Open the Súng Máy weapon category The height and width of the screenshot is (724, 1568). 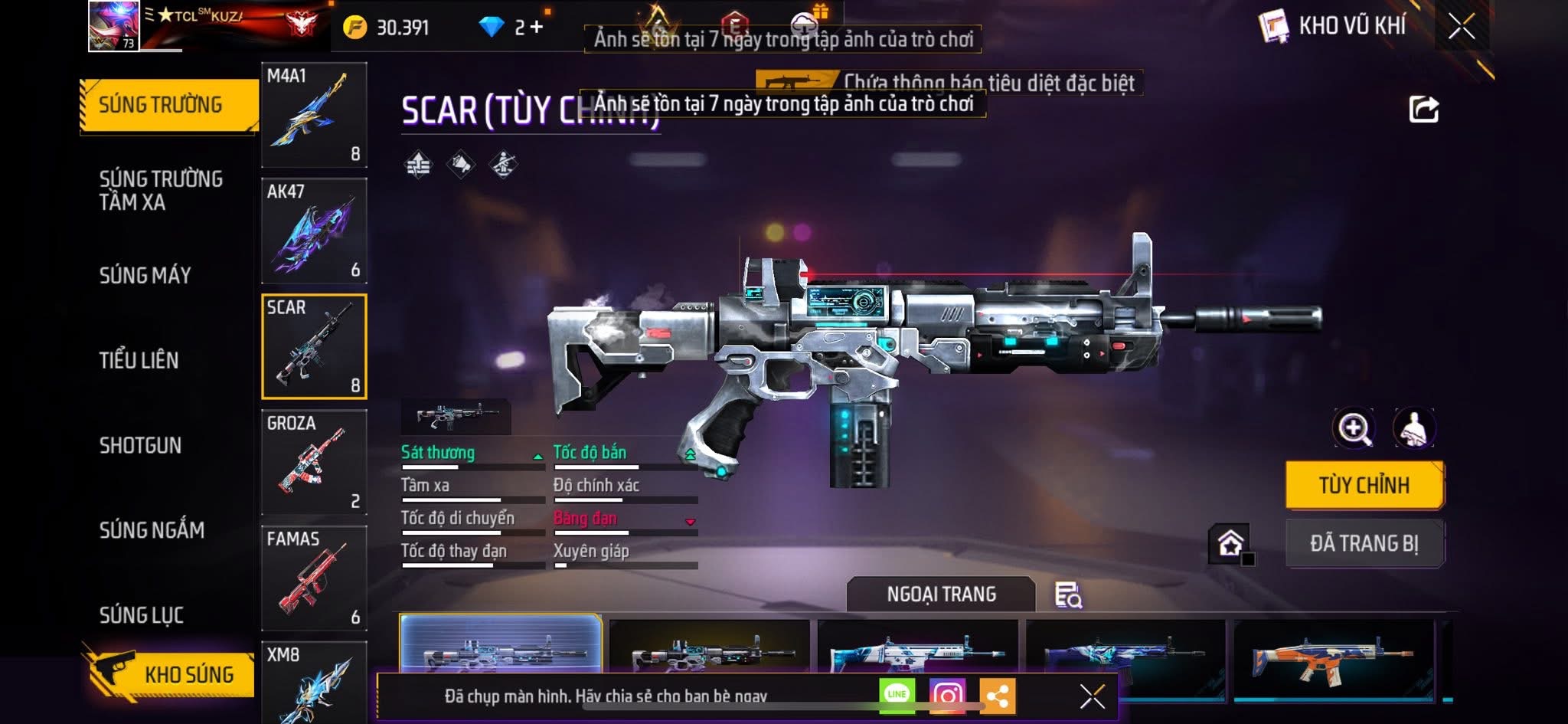(x=145, y=275)
